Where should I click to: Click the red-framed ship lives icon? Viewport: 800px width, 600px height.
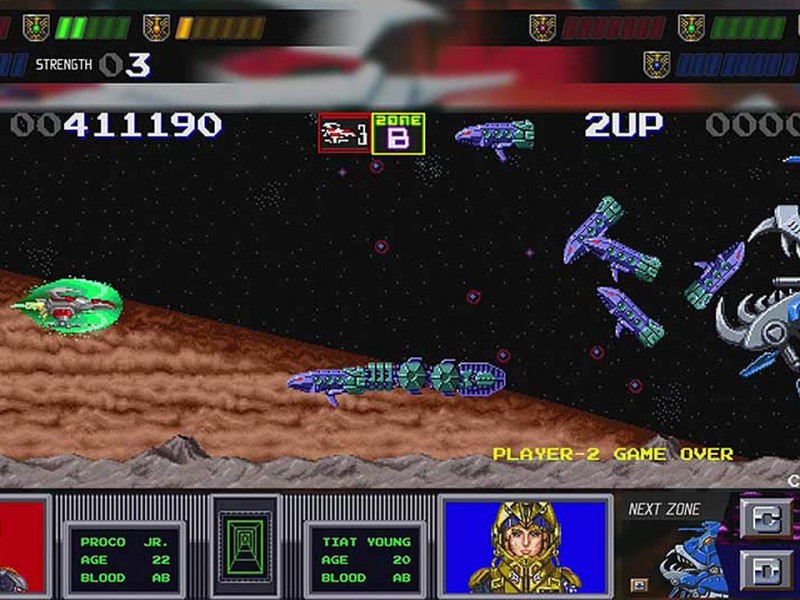coord(345,133)
